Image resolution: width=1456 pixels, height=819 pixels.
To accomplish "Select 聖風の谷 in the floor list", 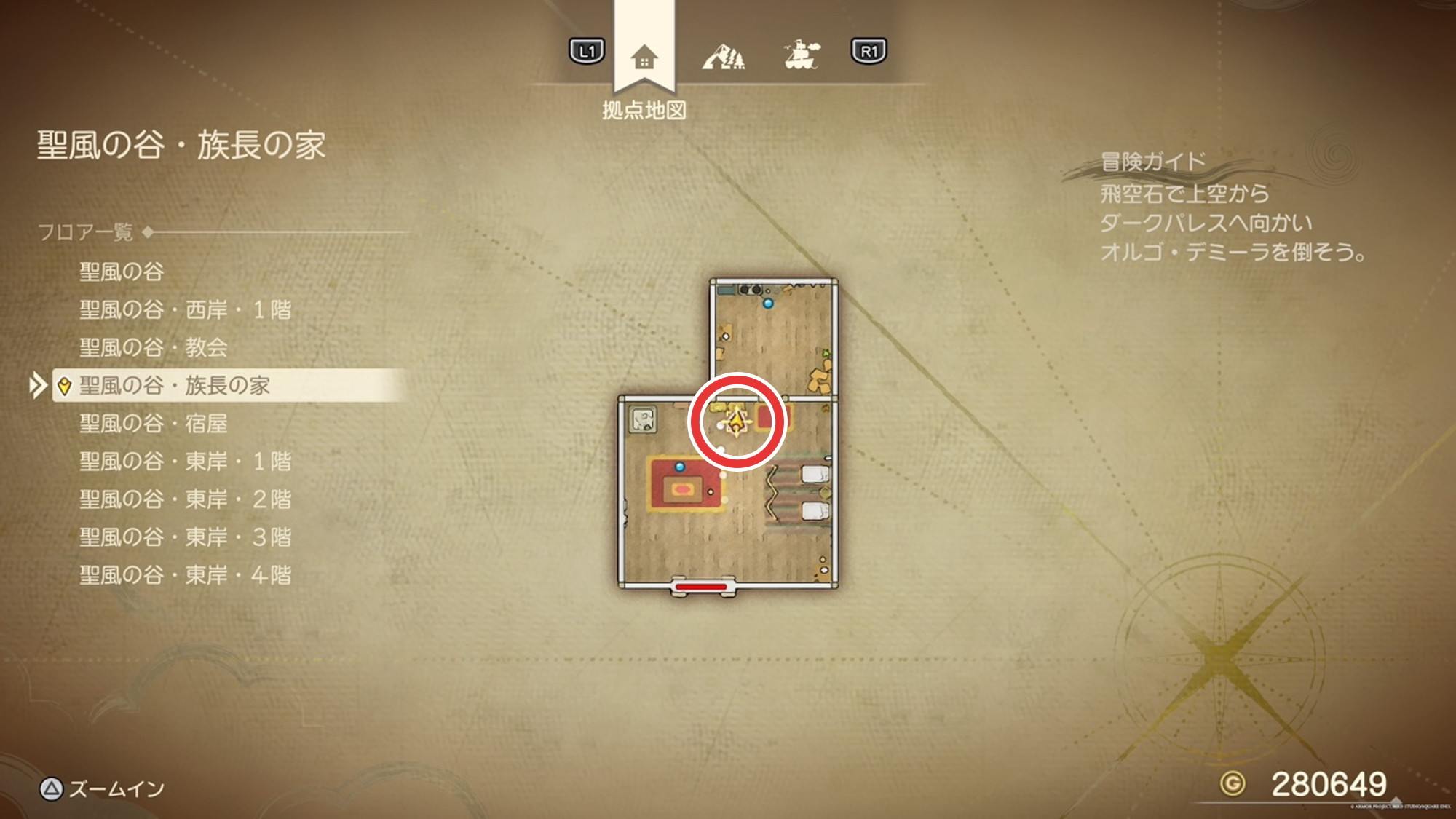I will coord(122,272).
